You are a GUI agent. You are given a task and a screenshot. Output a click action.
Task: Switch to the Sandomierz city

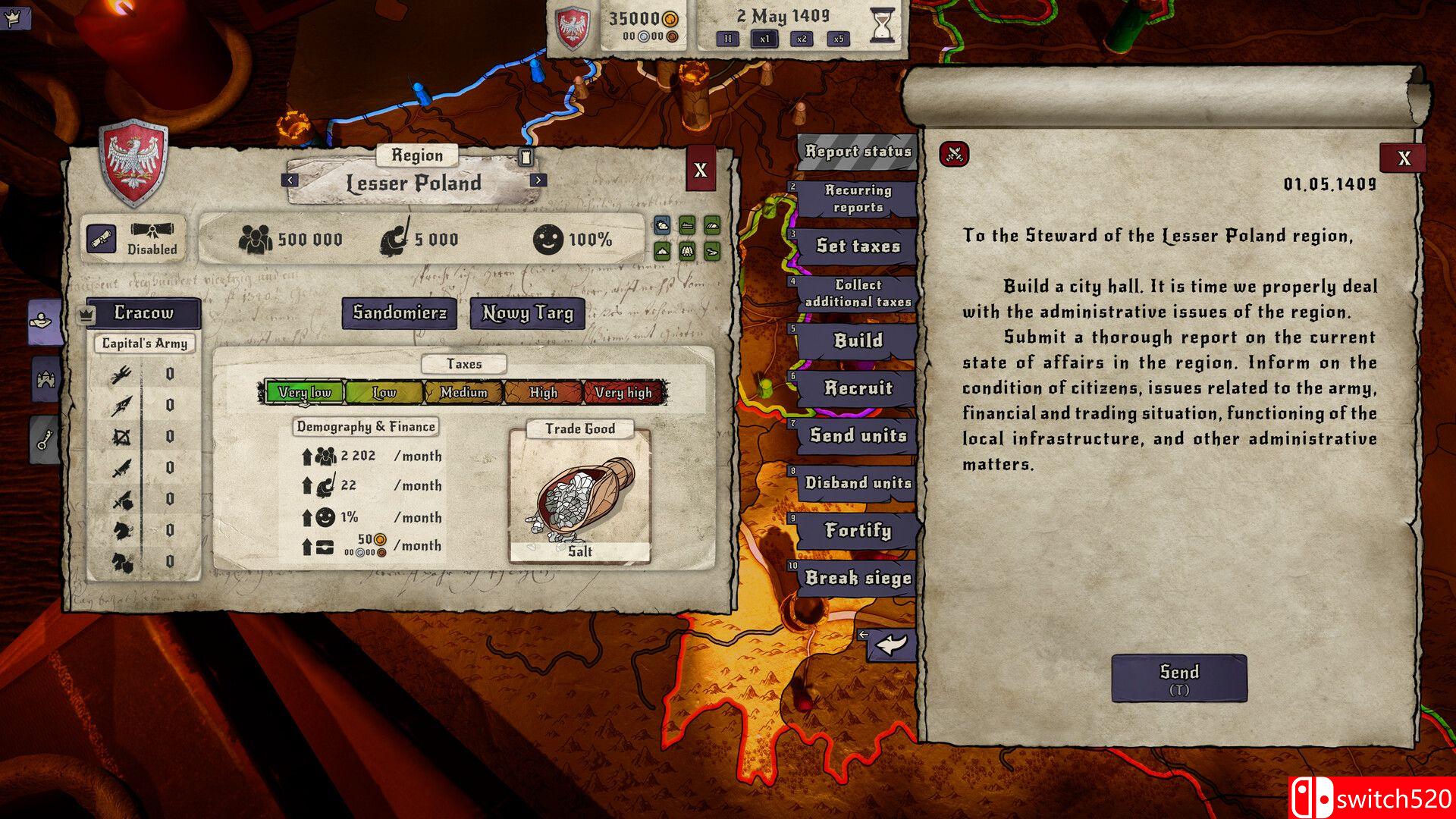[x=400, y=312]
